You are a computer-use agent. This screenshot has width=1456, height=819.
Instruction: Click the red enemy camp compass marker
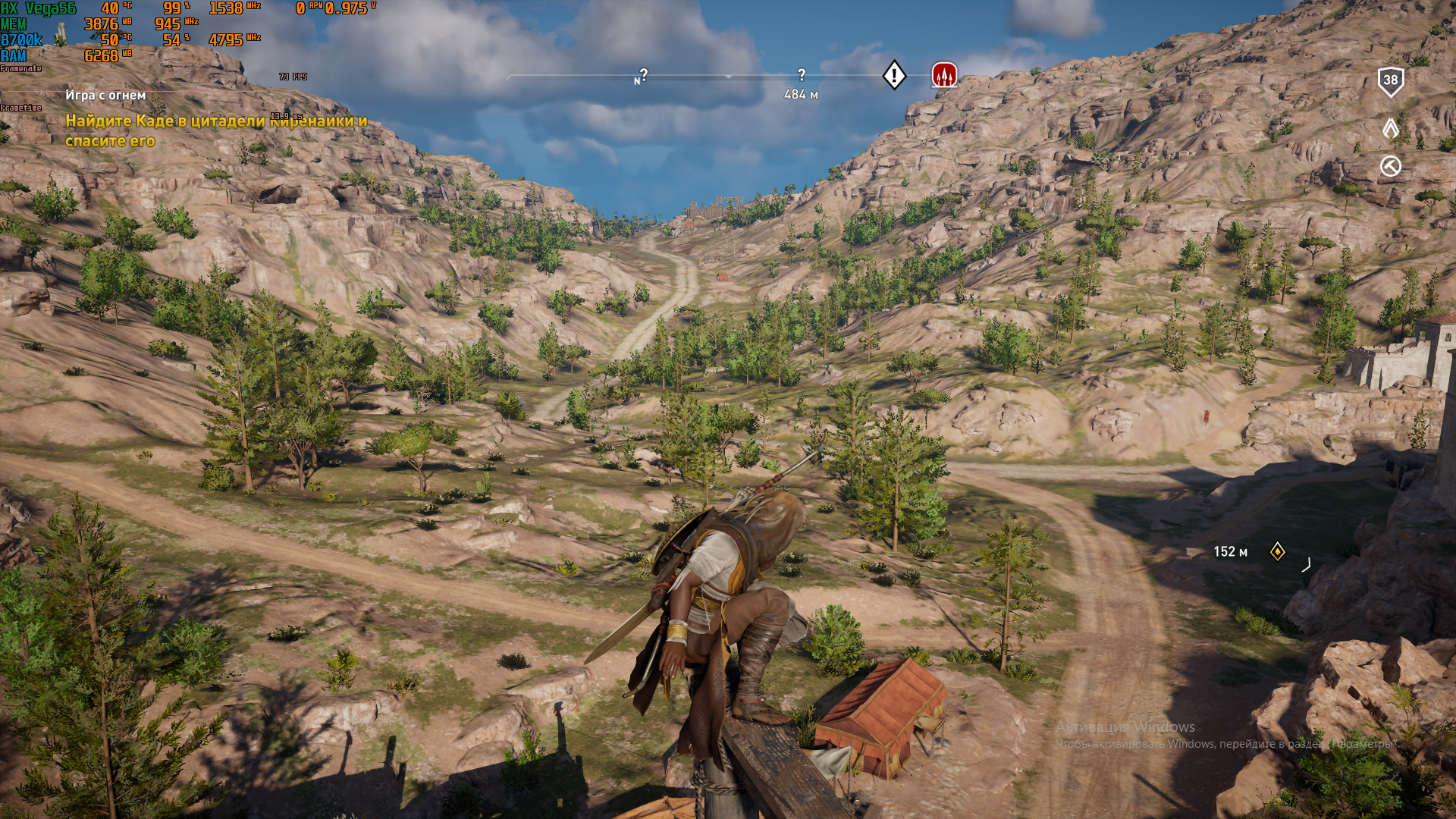(x=943, y=75)
